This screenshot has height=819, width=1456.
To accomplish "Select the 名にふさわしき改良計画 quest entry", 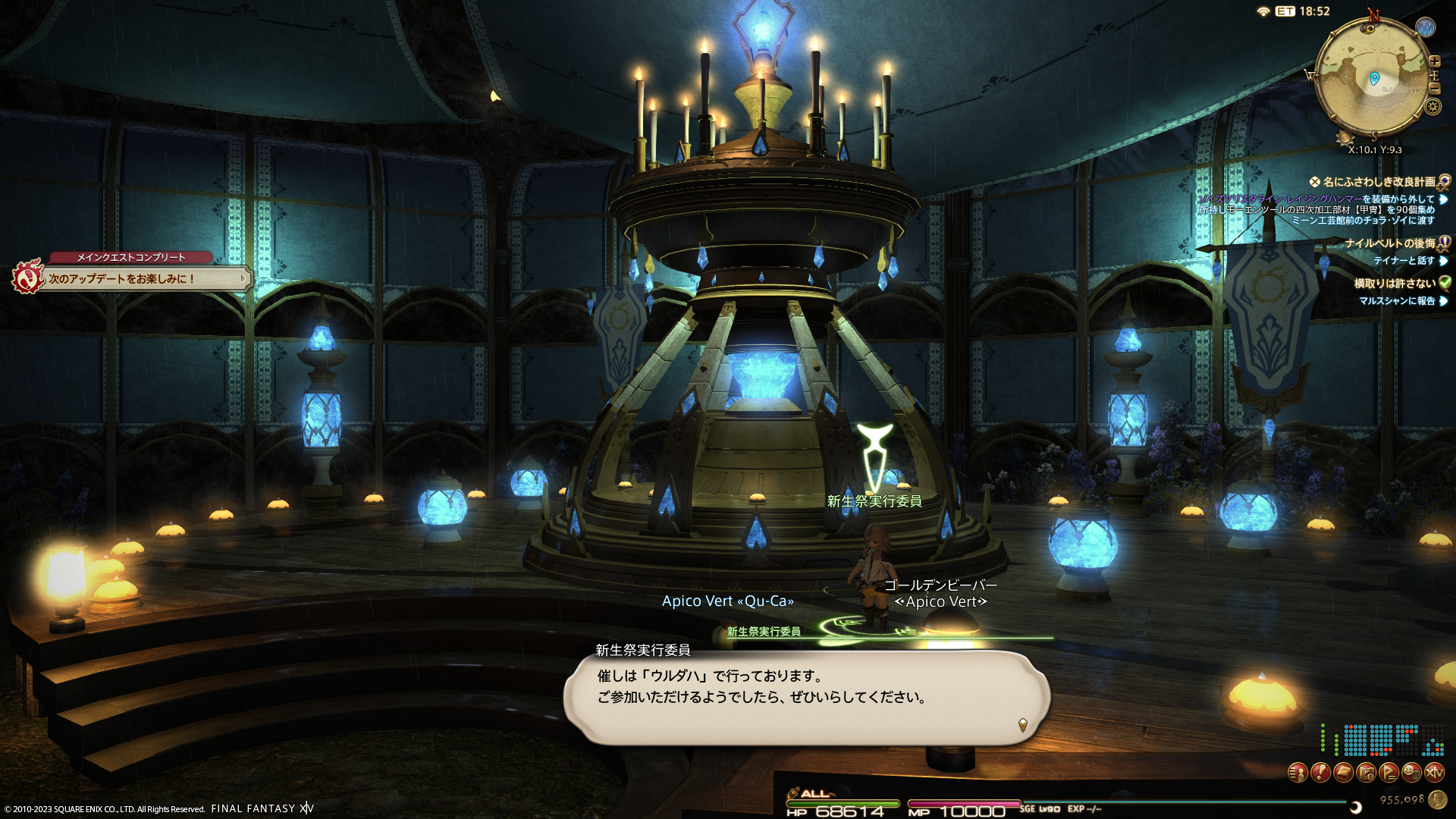I will click(x=1379, y=182).
